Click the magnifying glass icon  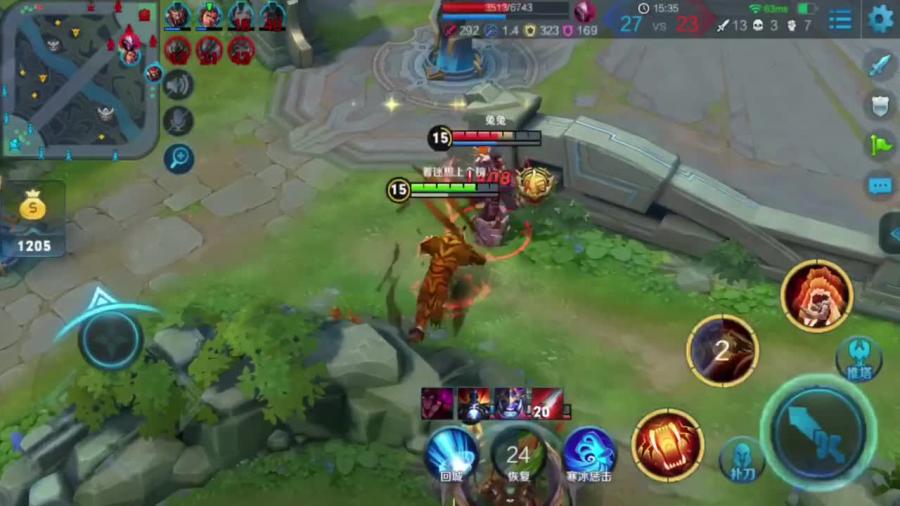[178, 158]
